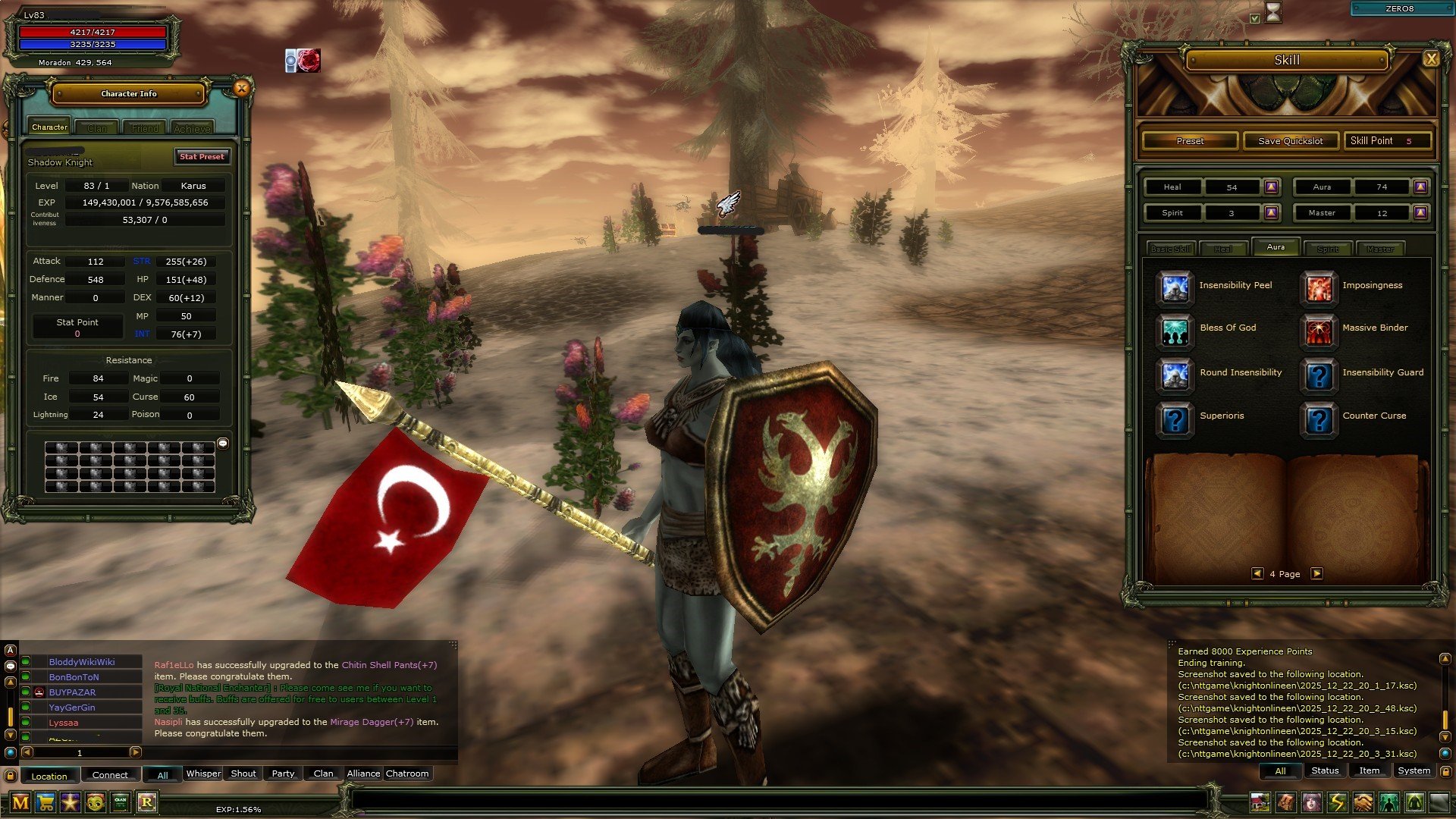Close the Character Info window

click(241, 89)
